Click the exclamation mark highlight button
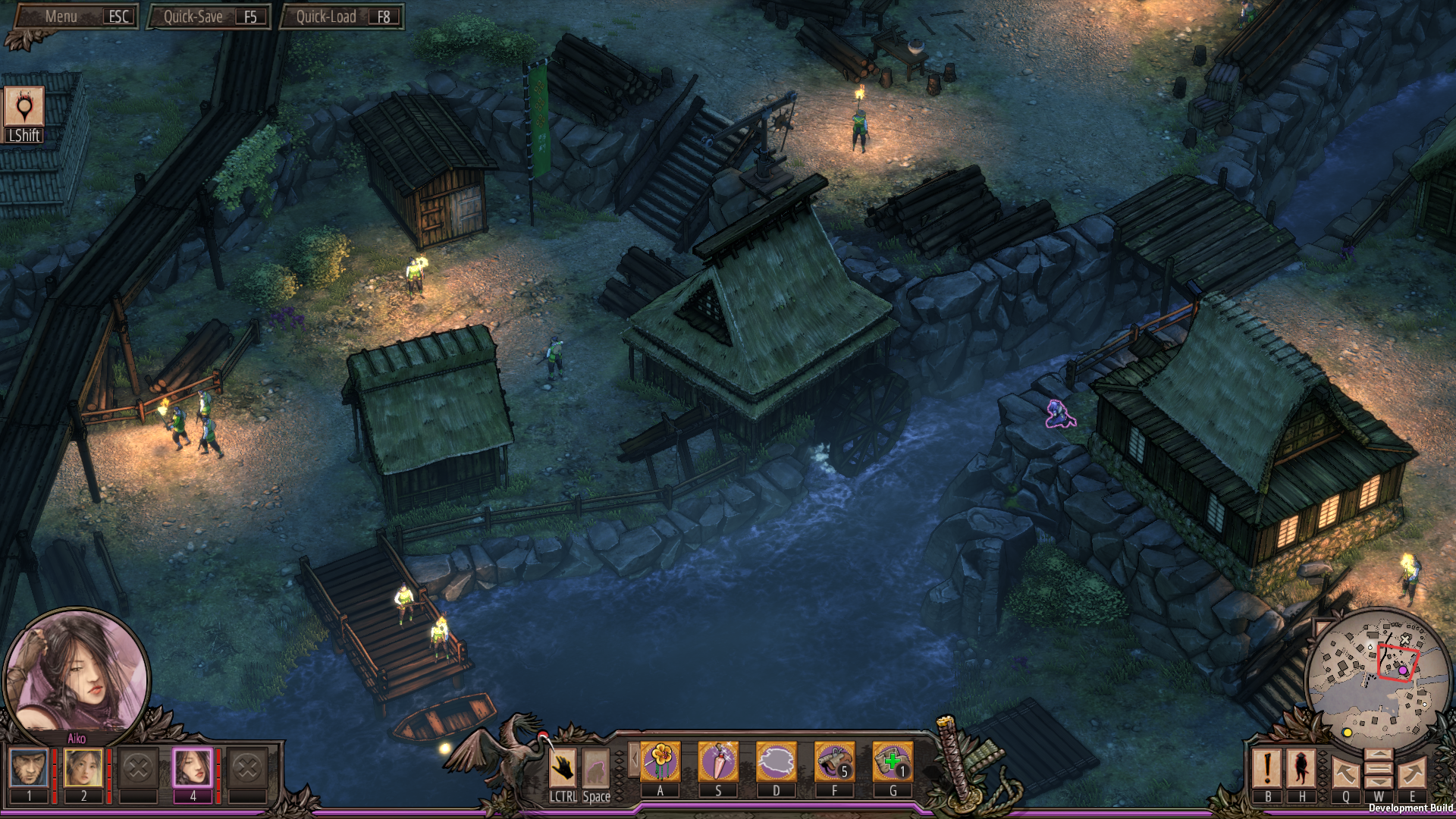 [x=1267, y=767]
